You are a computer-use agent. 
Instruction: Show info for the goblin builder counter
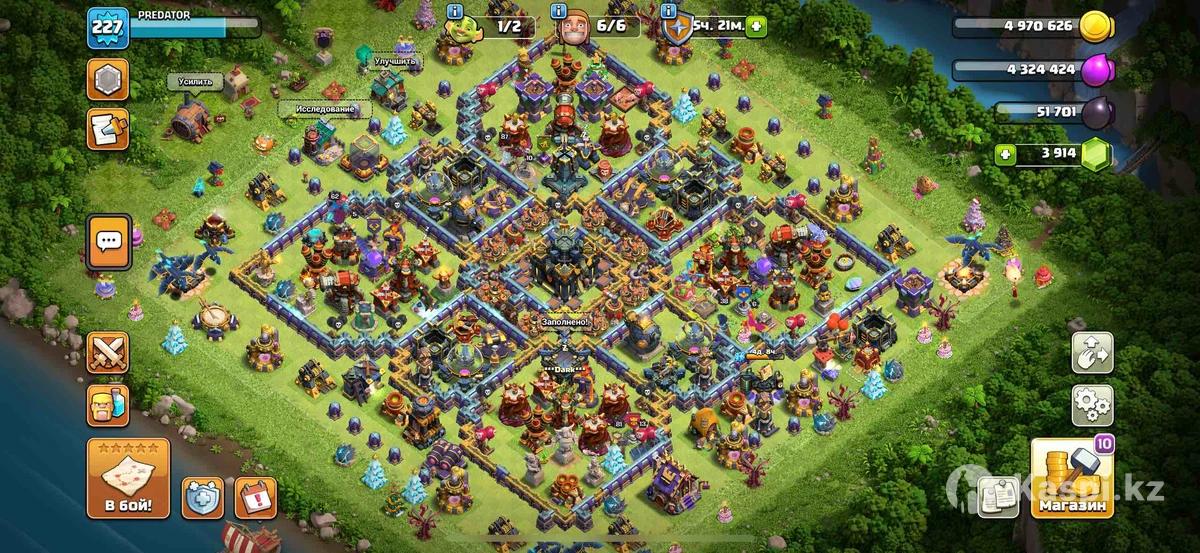(457, 11)
